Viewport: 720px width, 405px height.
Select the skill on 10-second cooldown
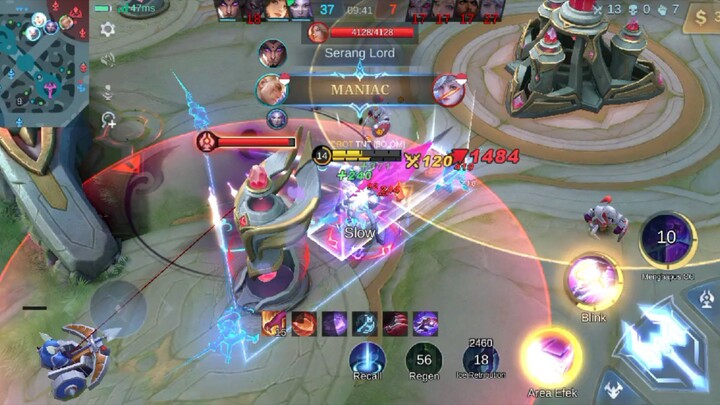click(x=667, y=238)
